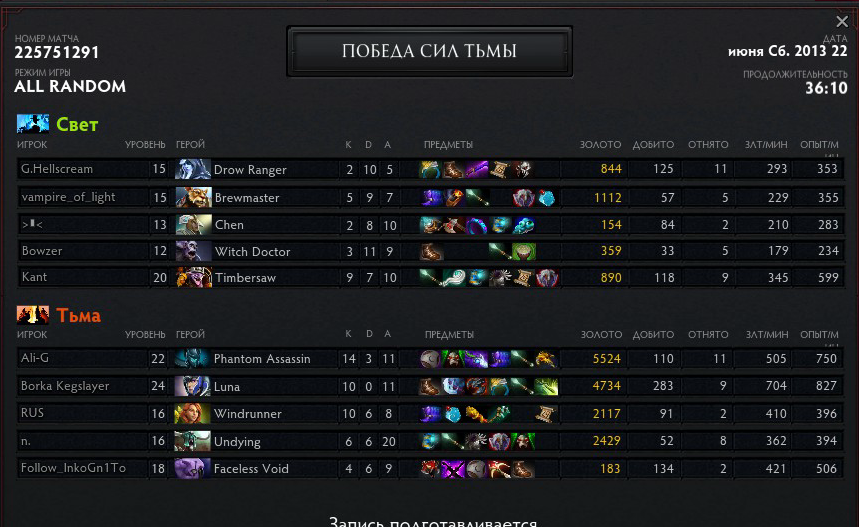Select player RUS in the Dire list
This screenshot has height=527, width=859.
(32, 414)
